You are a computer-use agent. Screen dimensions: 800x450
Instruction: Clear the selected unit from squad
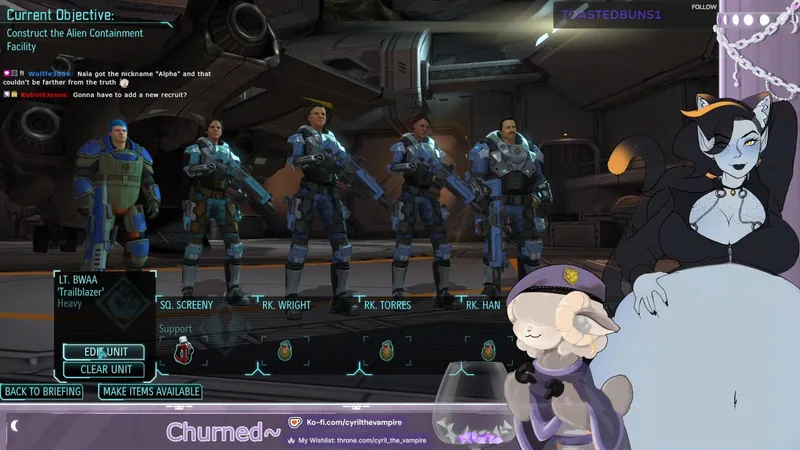click(x=104, y=369)
